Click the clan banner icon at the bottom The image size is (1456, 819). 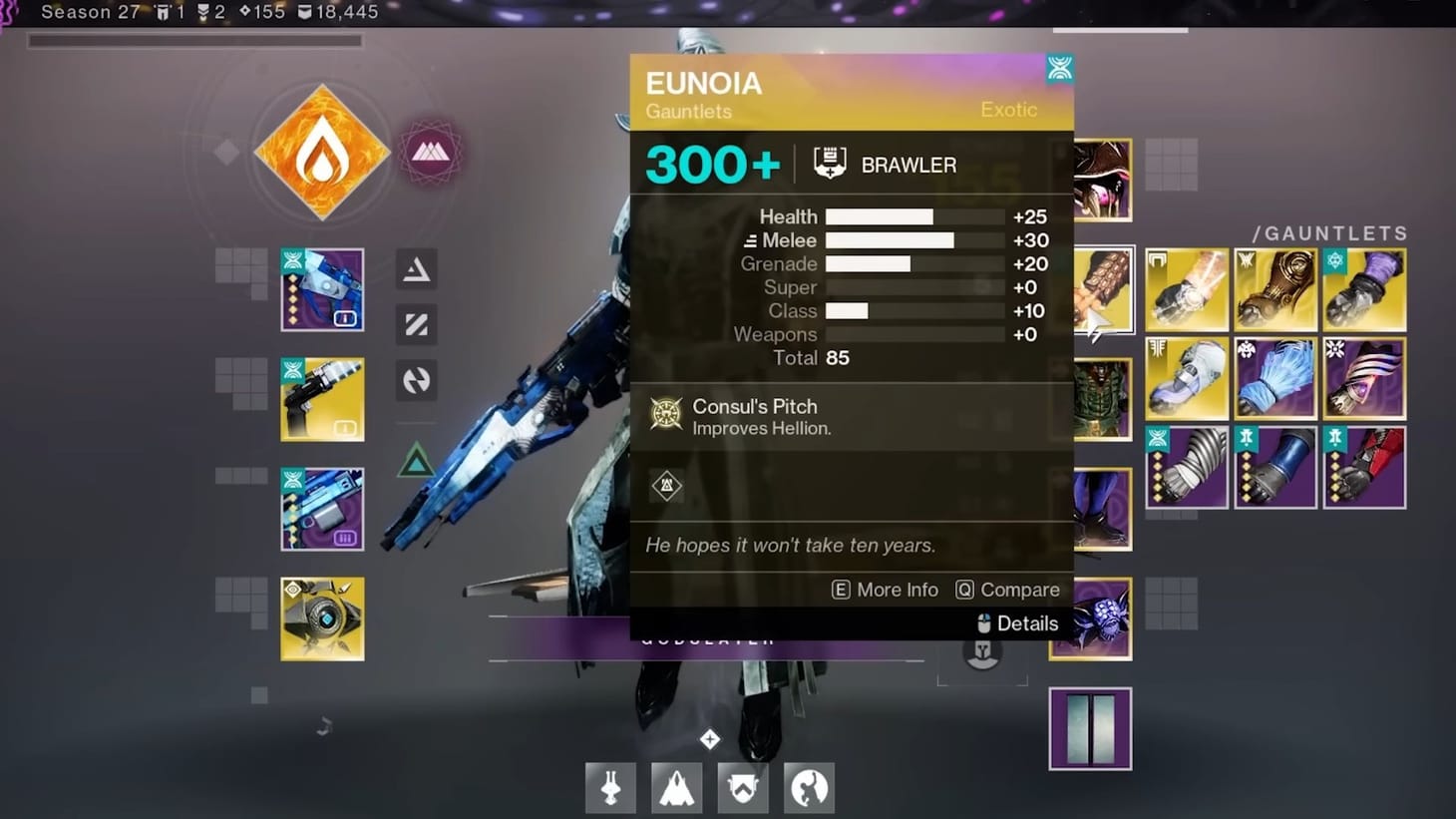(742, 787)
